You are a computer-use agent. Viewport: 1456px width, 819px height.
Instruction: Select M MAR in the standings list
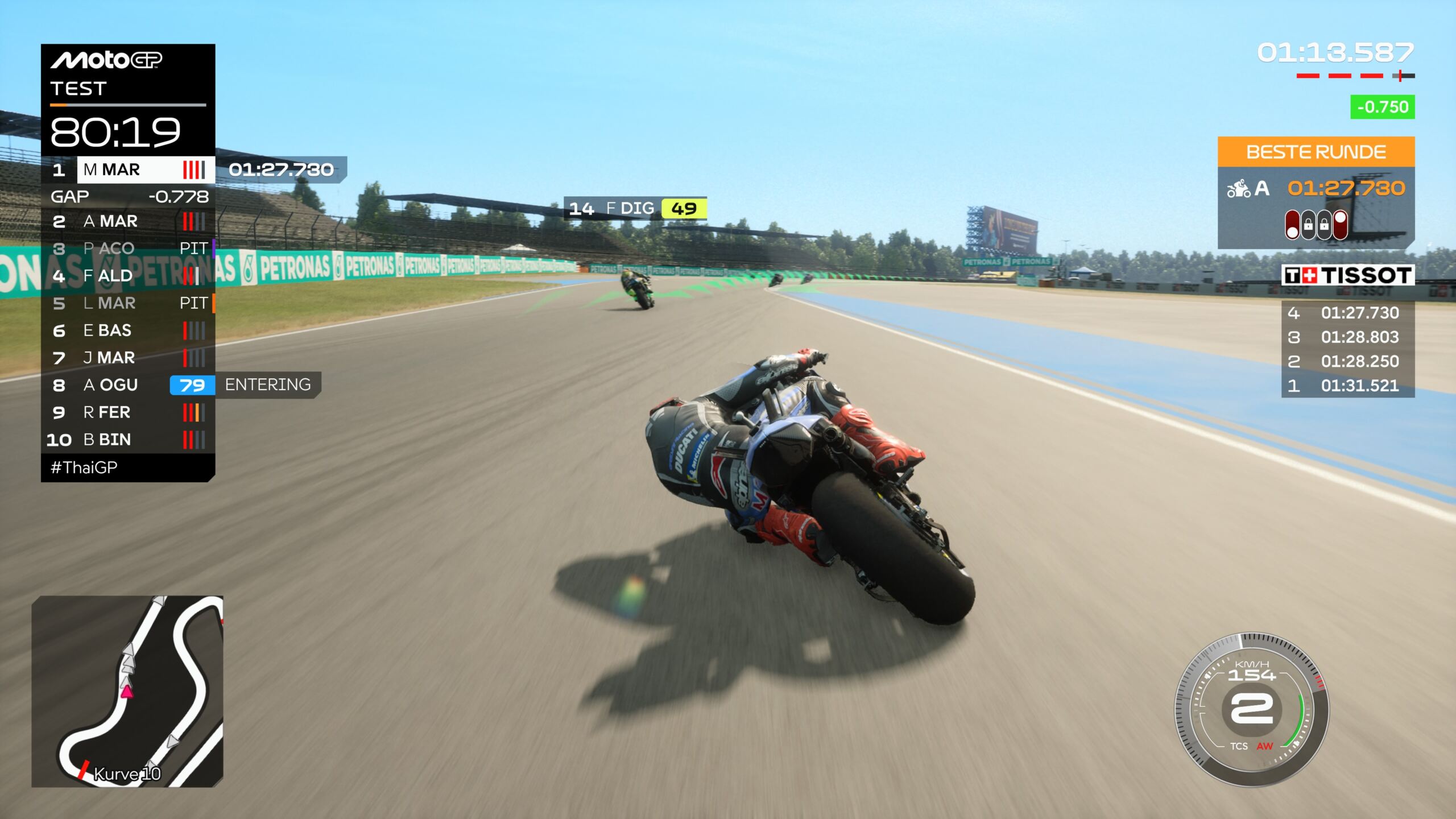(x=128, y=169)
